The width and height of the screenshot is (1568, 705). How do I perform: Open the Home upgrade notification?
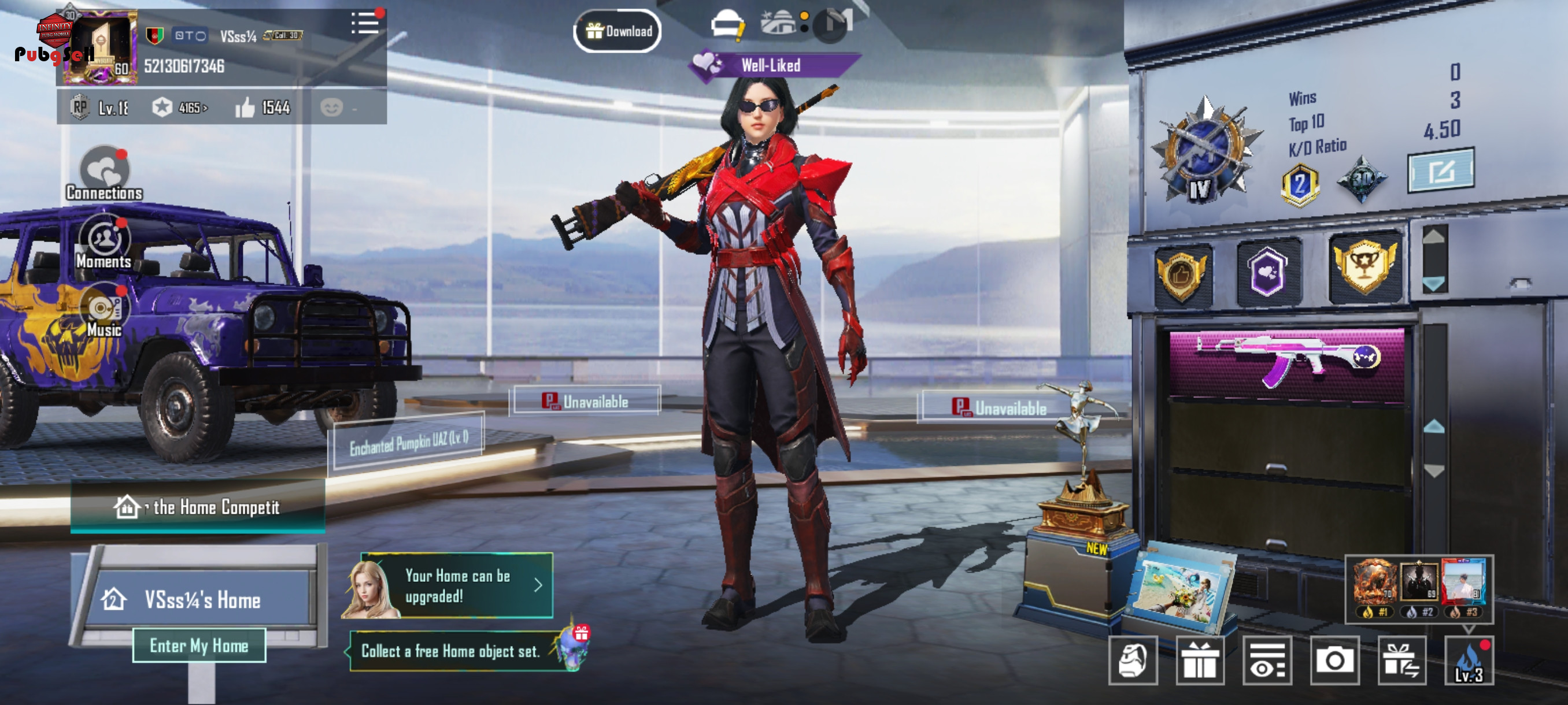point(457,586)
